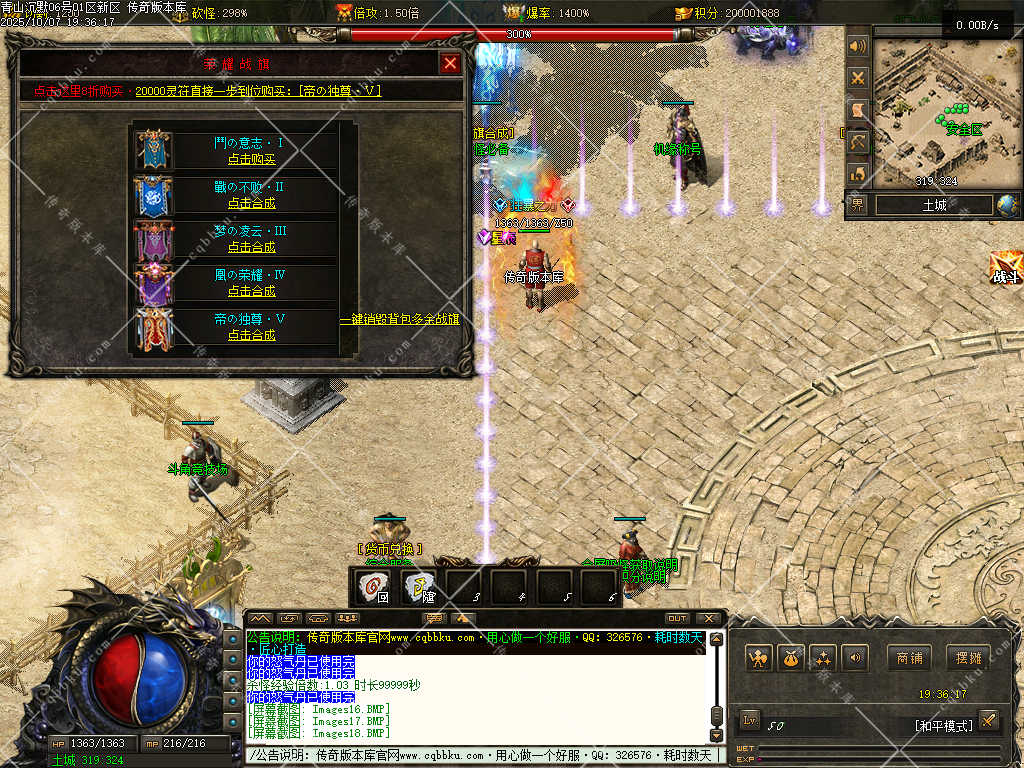Open the 商铺 shop
This screenshot has height=768, width=1024.
[909, 658]
